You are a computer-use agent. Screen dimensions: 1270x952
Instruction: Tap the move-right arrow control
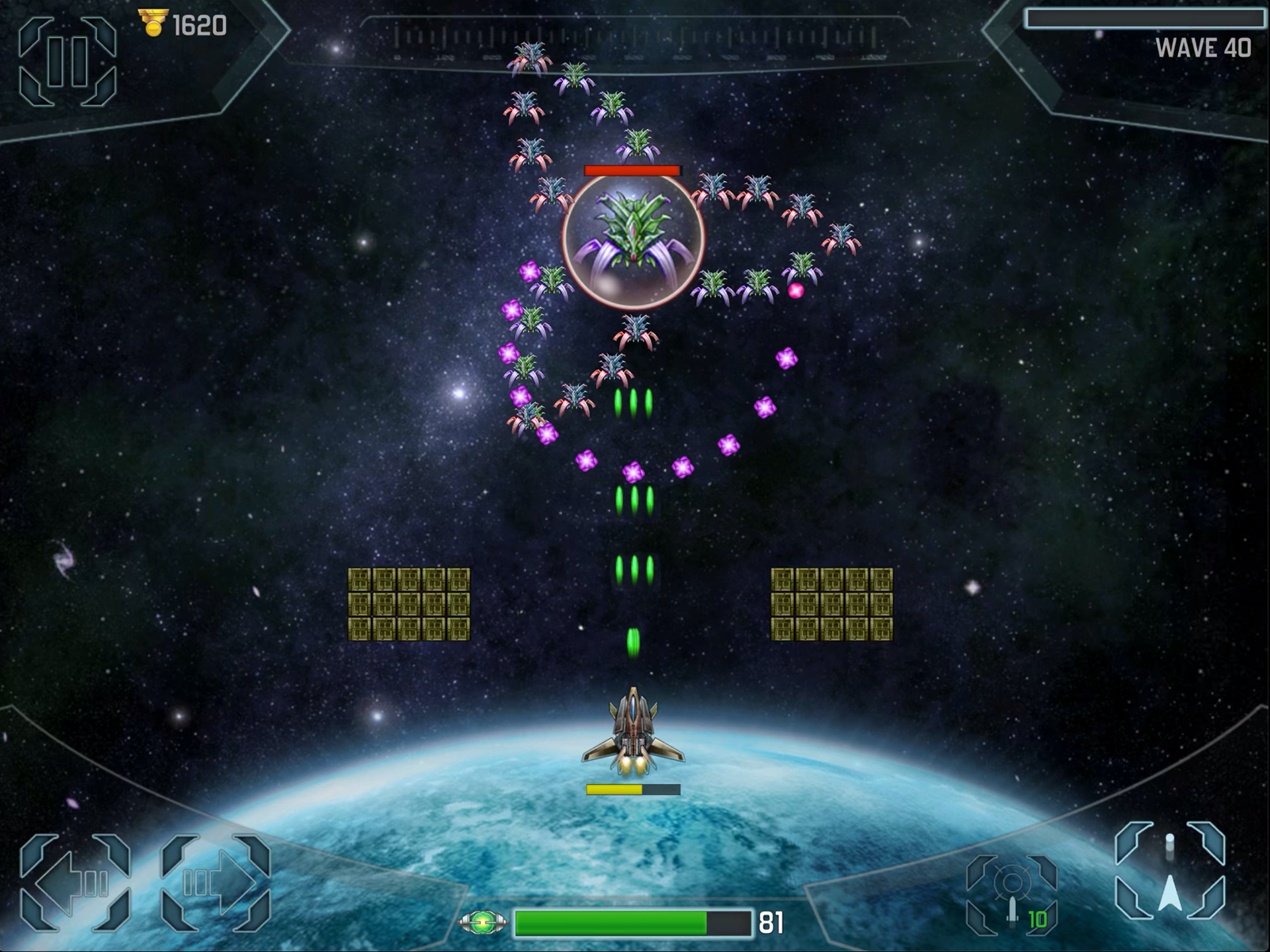tap(216, 883)
